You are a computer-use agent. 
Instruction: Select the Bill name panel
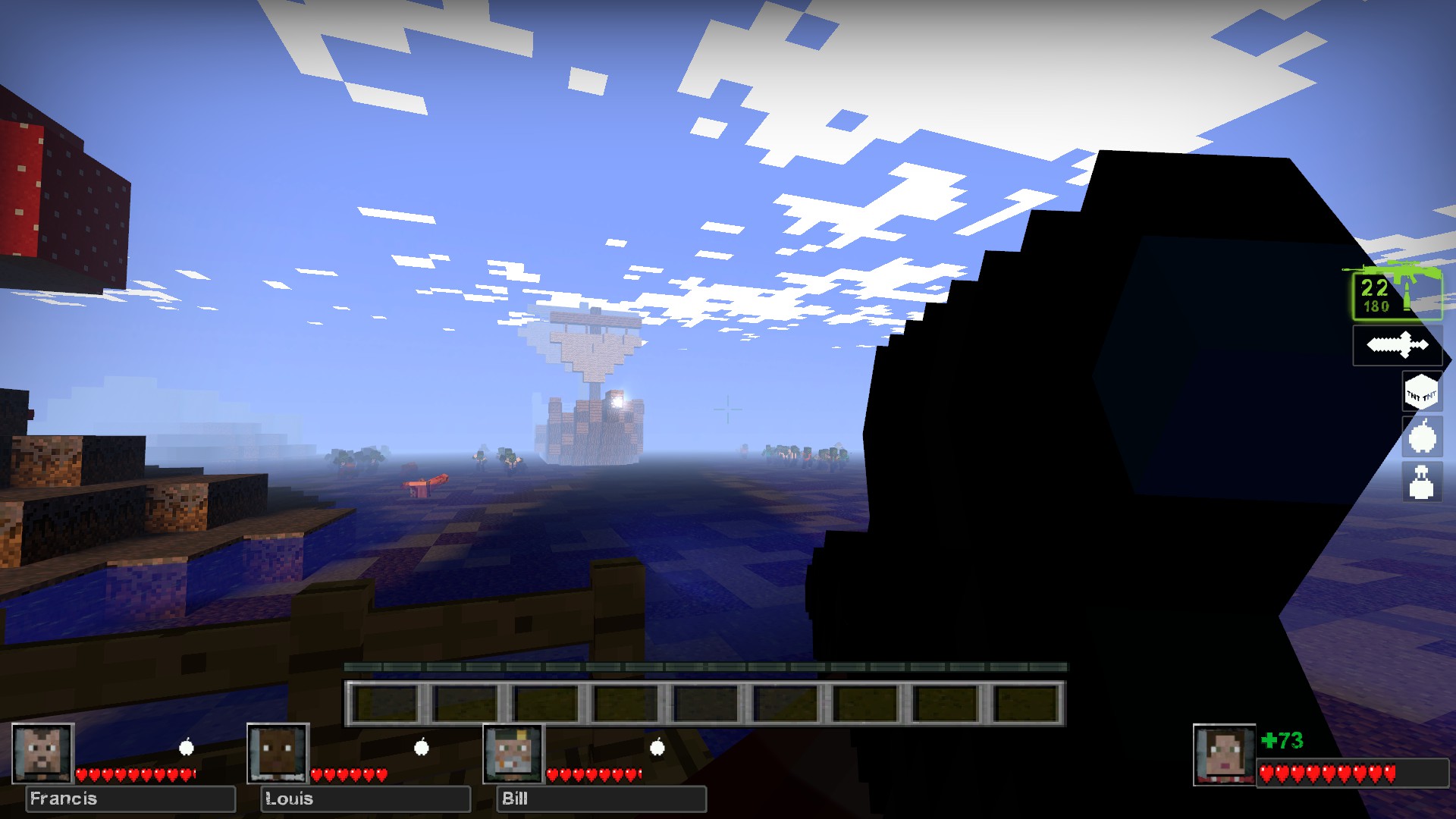pos(601,799)
